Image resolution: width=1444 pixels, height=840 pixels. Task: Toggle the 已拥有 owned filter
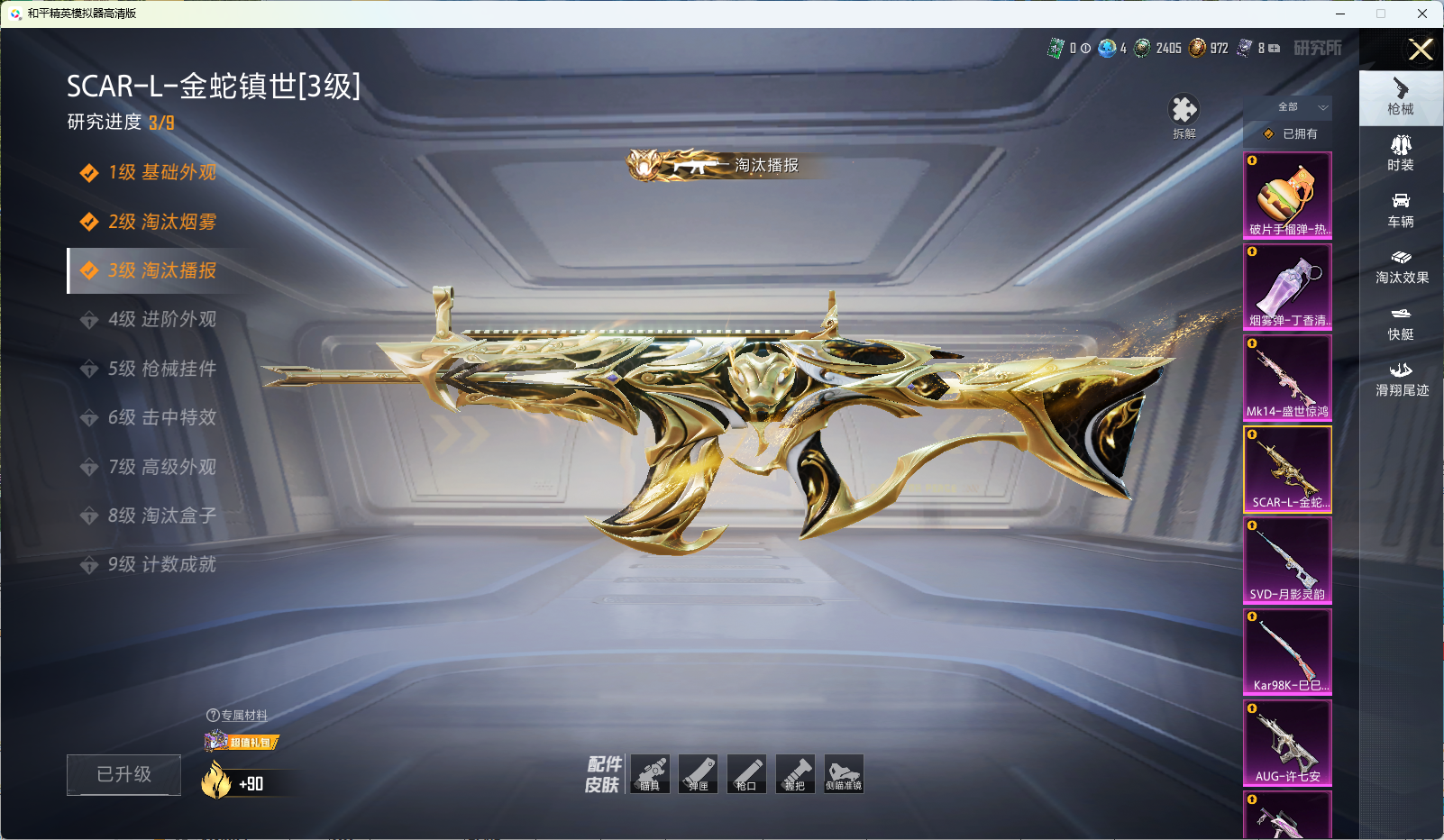tap(1292, 133)
